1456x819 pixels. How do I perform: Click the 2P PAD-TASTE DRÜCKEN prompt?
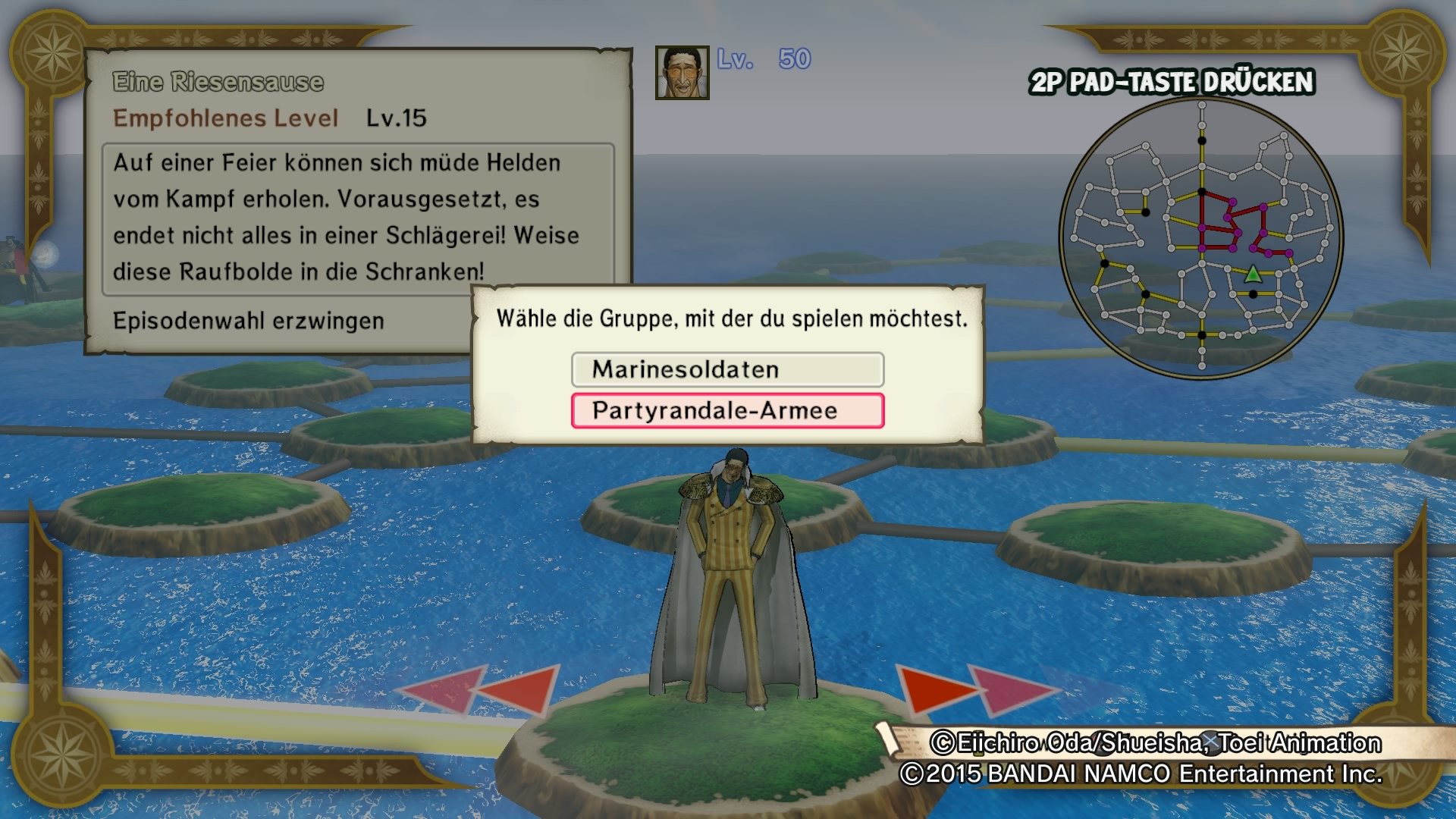(x=1172, y=80)
